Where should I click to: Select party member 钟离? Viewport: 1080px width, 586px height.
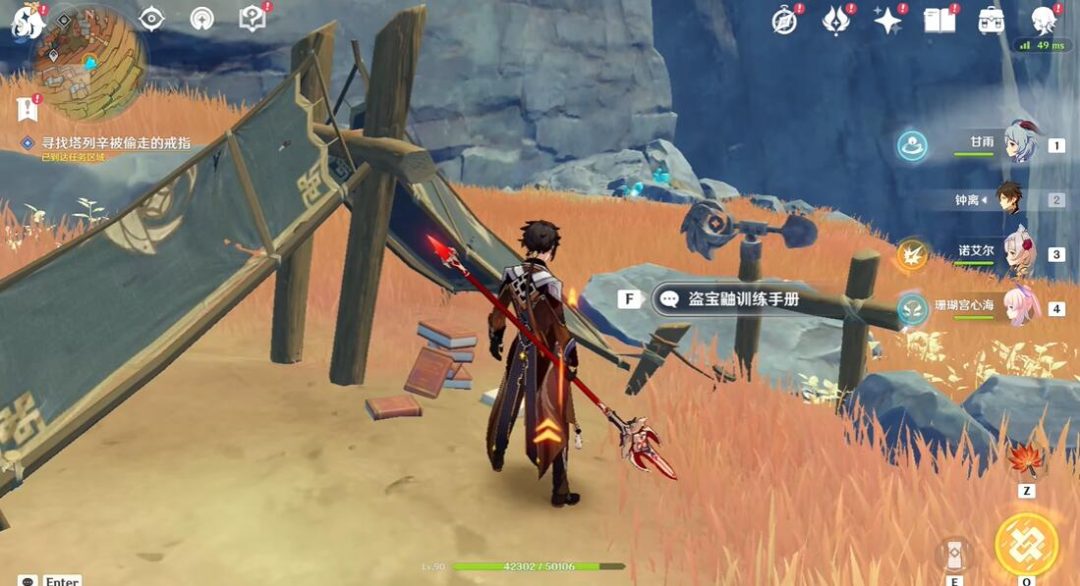1012,200
